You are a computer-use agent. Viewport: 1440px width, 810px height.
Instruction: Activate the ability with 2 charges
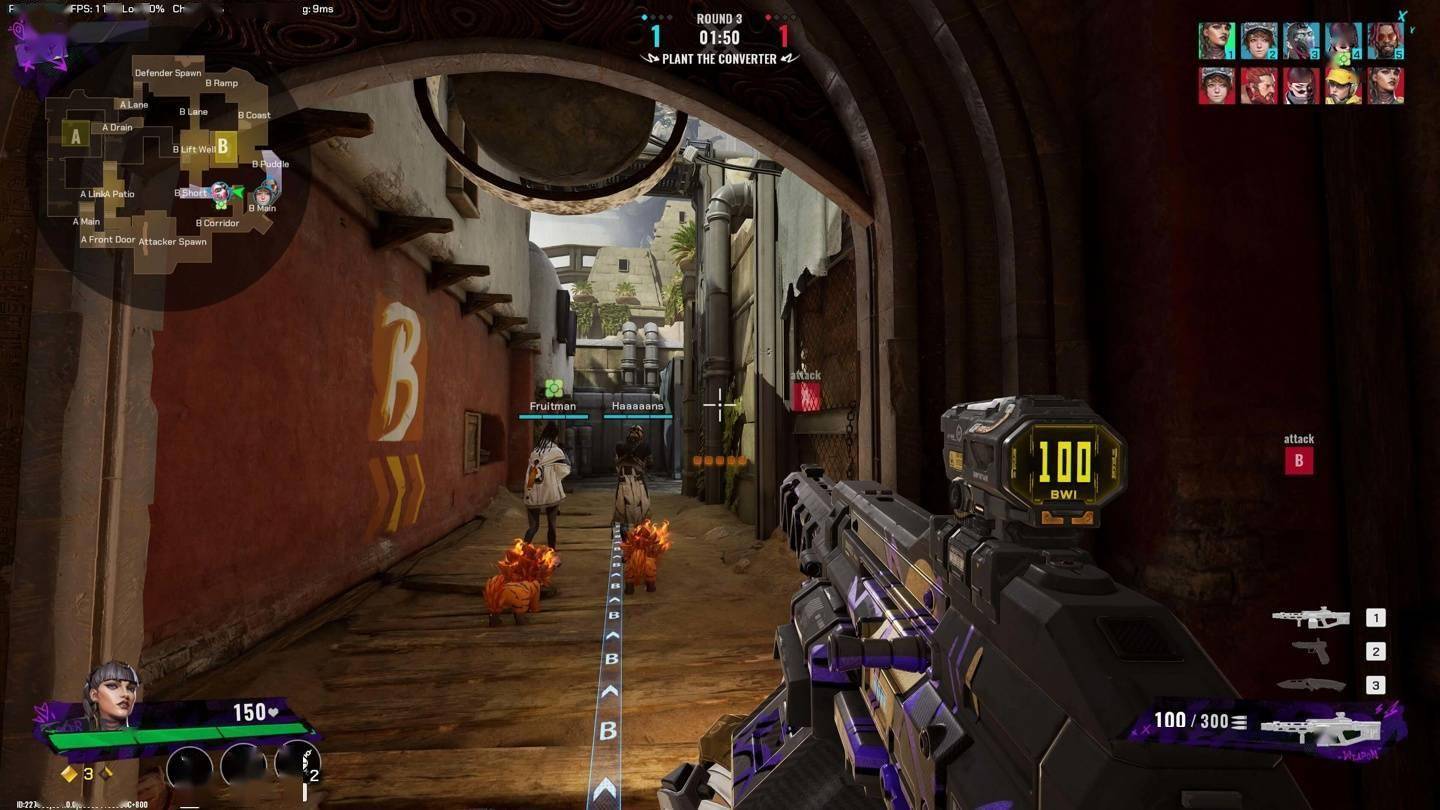[x=297, y=767]
